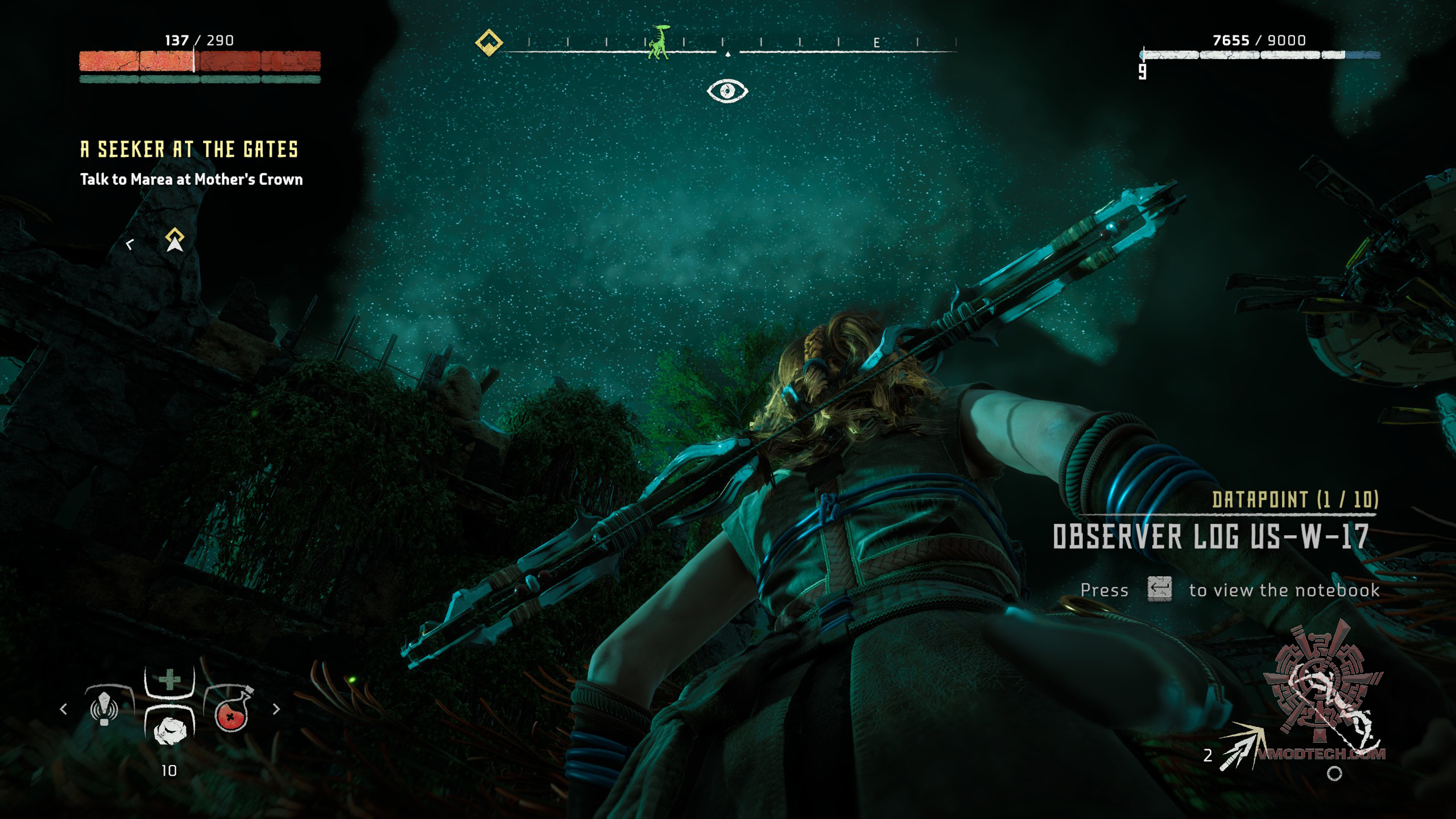
Task: Select the red health potion slot
Action: coord(231,711)
